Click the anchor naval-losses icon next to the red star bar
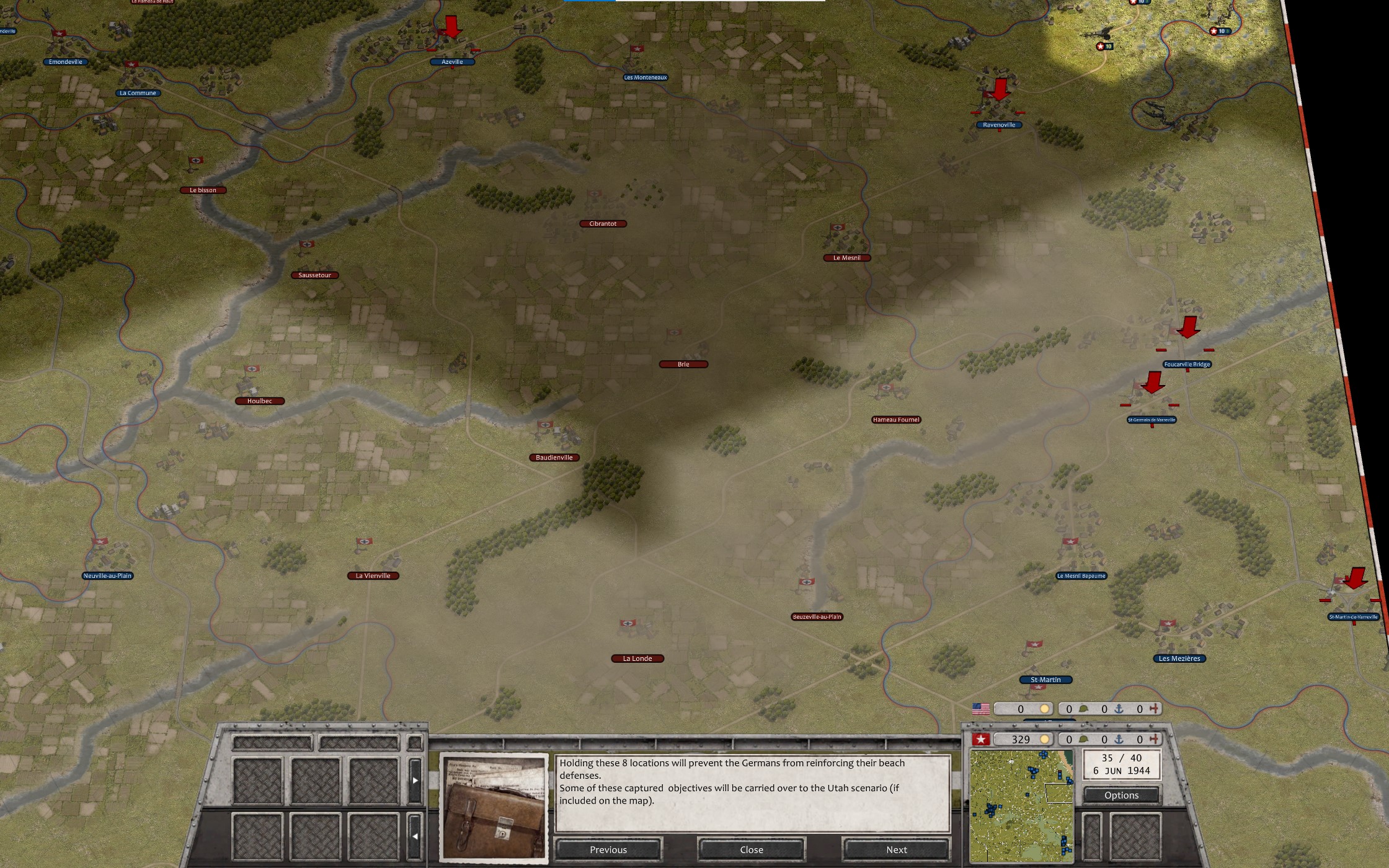This screenshot has width=1389, height=868. click(1119, 739)
